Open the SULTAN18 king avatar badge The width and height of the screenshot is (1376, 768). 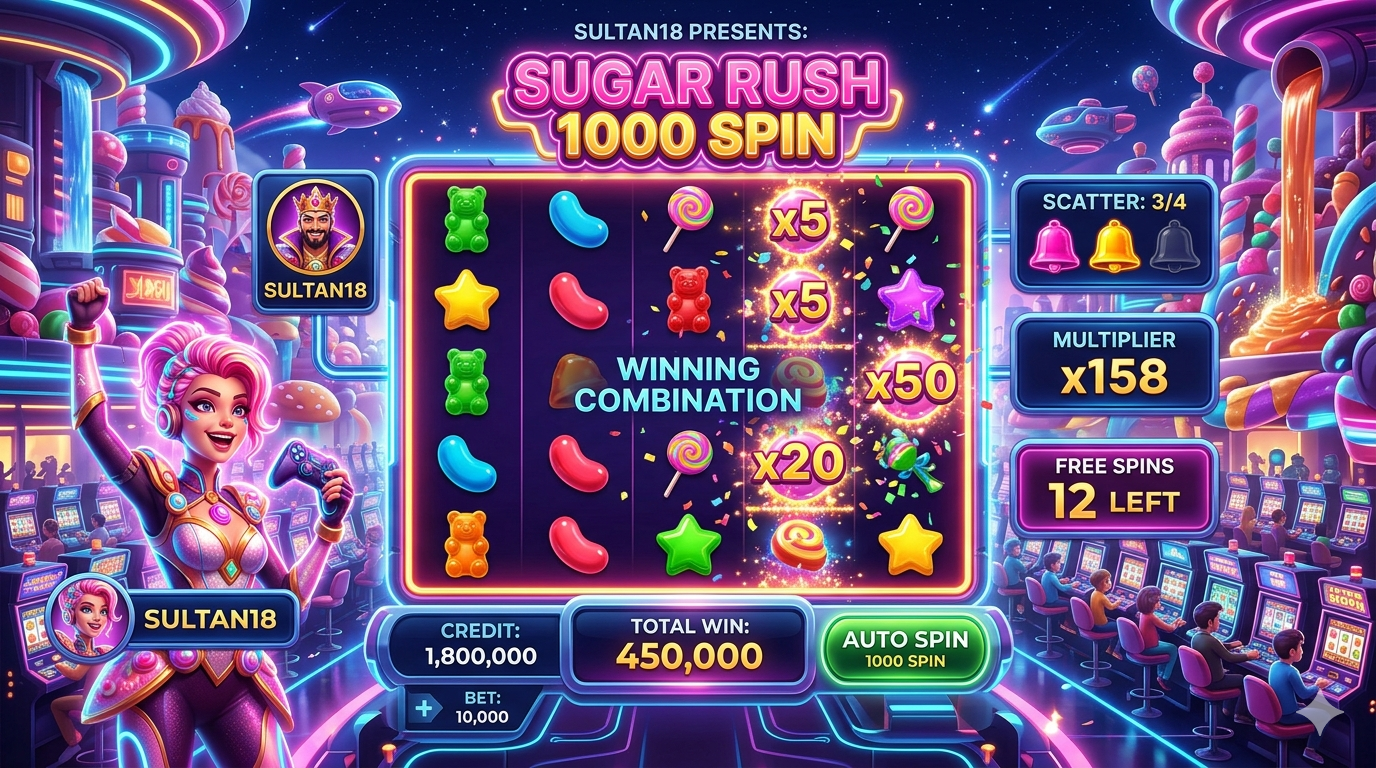pos(315,243)
